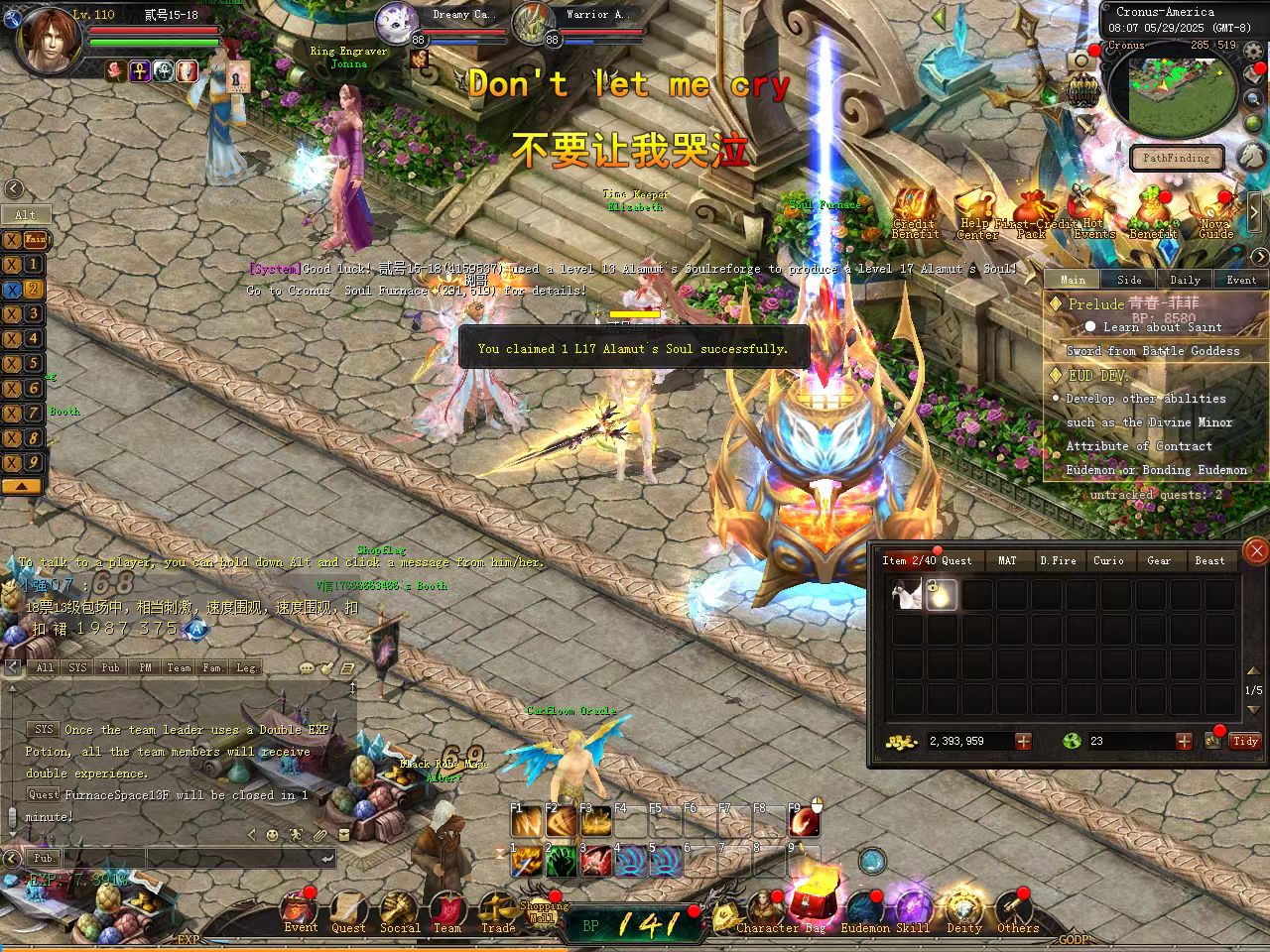Open the Help Center
This screenshot has width=1270, height=952.
click(x=977, y=215)
